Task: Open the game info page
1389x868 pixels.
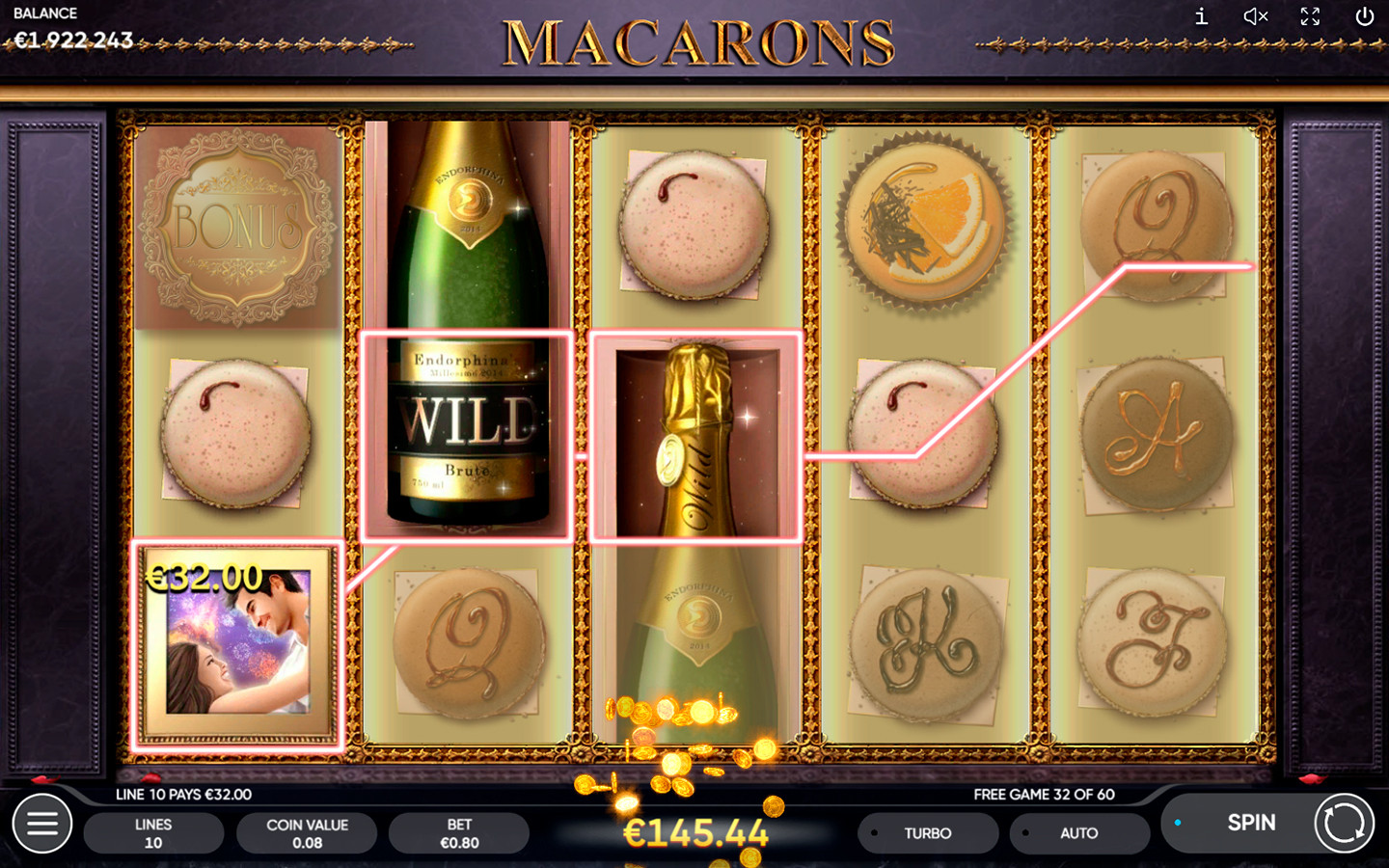Action: pyautogui.click(x=1201, y=16)
